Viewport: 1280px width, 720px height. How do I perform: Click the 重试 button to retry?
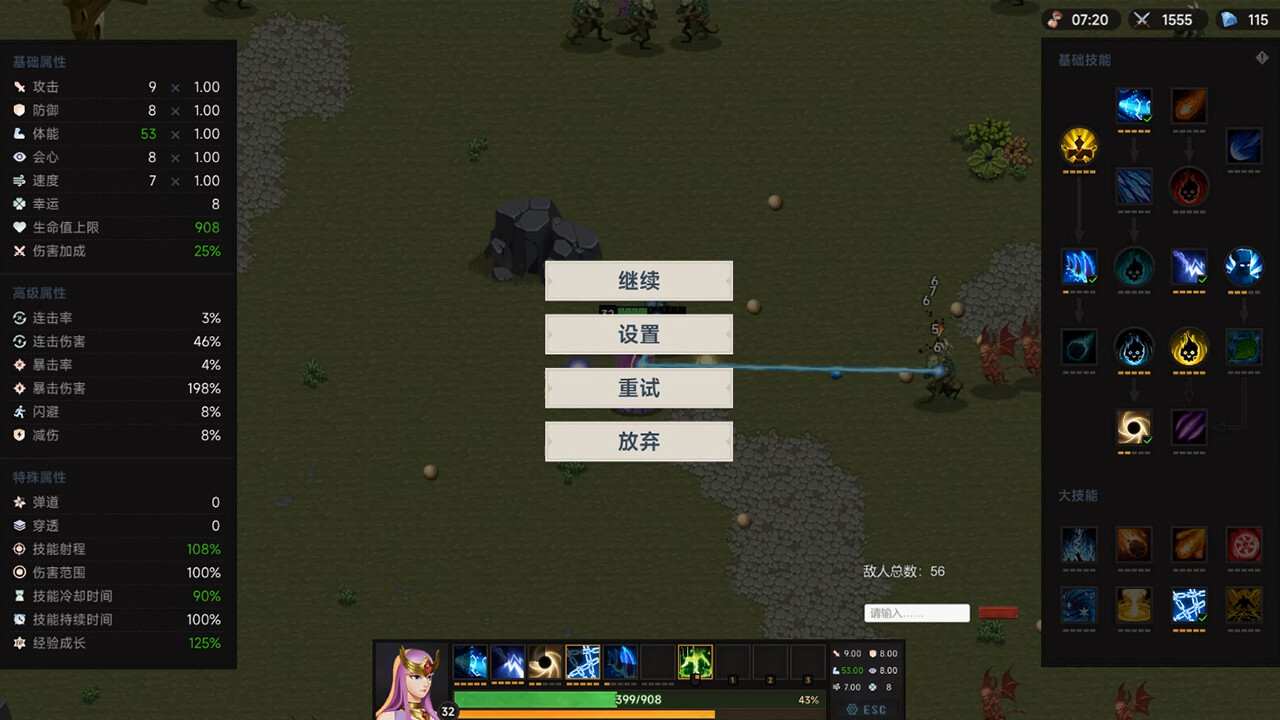click(638, 388)
